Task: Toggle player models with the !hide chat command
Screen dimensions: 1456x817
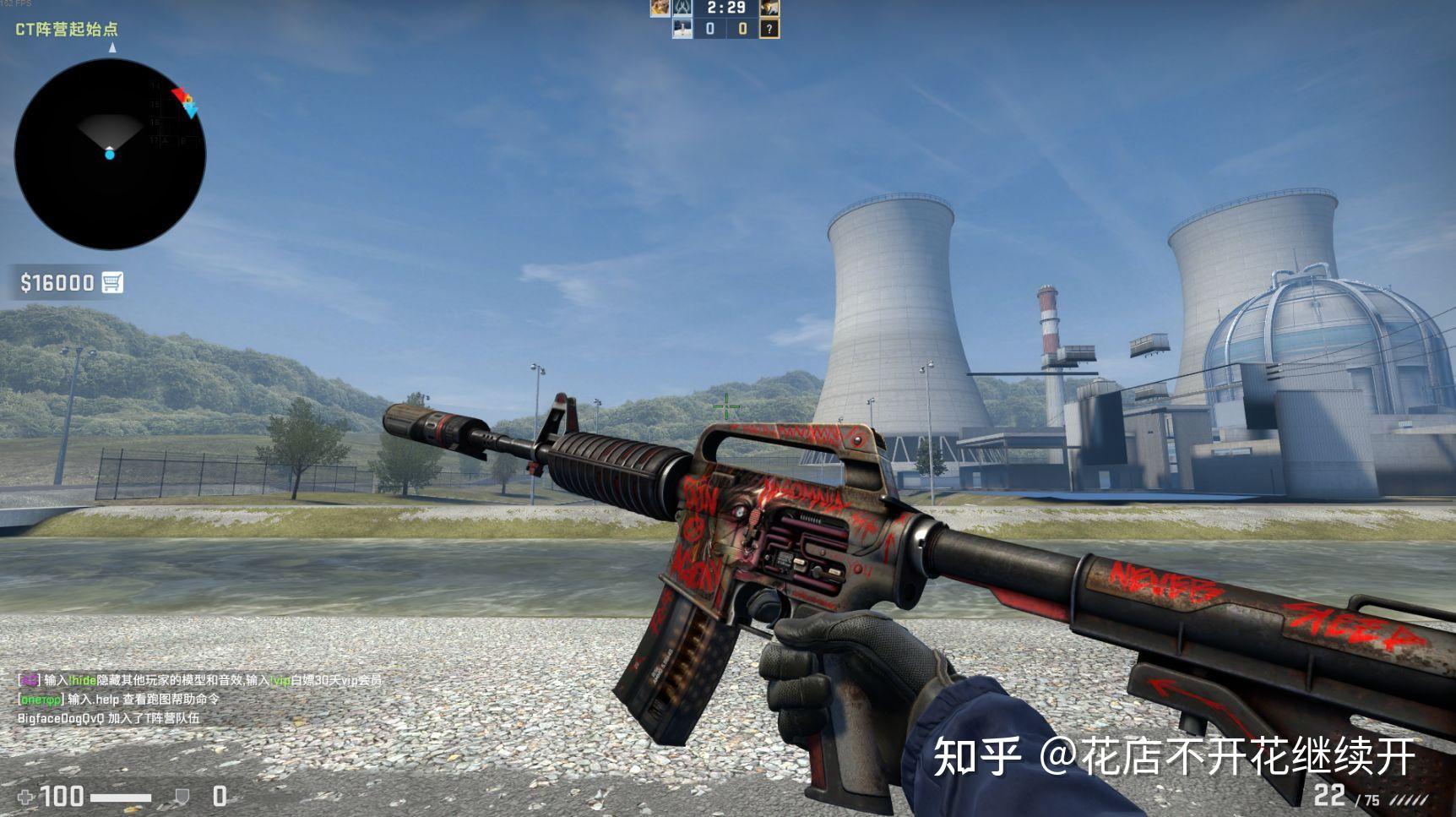Action: click(x=82, y=680)
